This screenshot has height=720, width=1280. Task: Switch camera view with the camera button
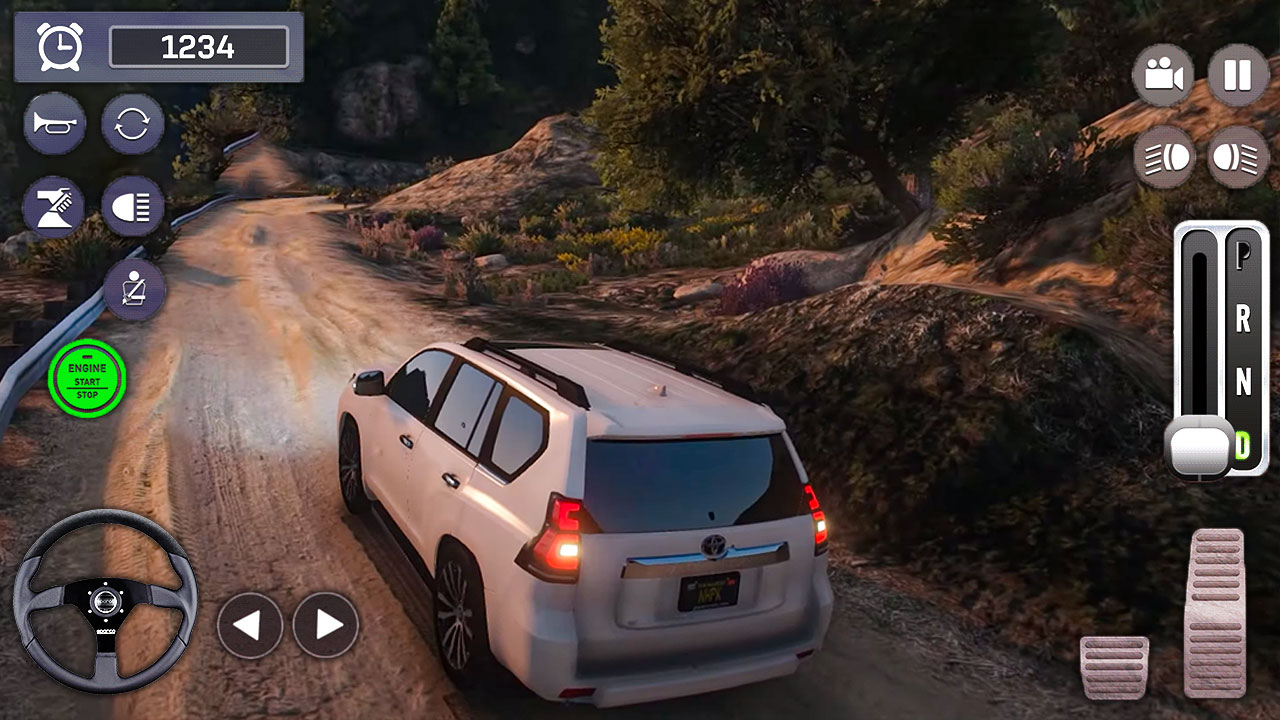1162,75
